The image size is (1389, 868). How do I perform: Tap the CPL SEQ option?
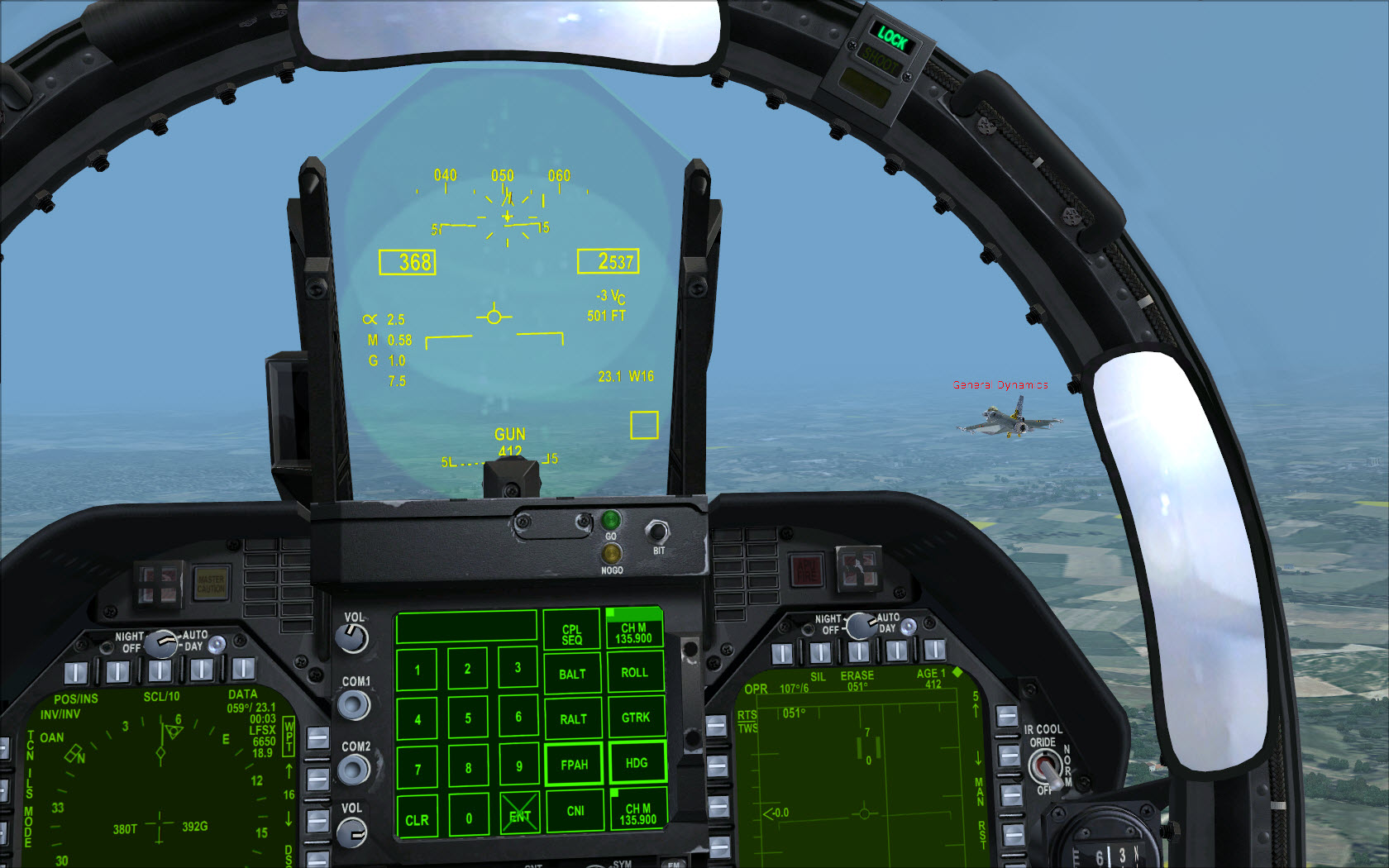pos(571,634)
